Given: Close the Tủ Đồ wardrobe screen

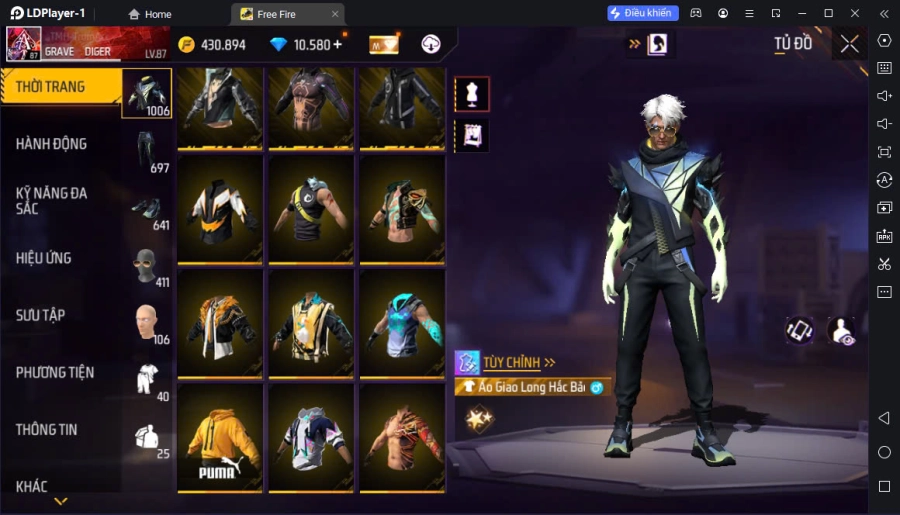Looking at the screenshot, I should point(849,44).
